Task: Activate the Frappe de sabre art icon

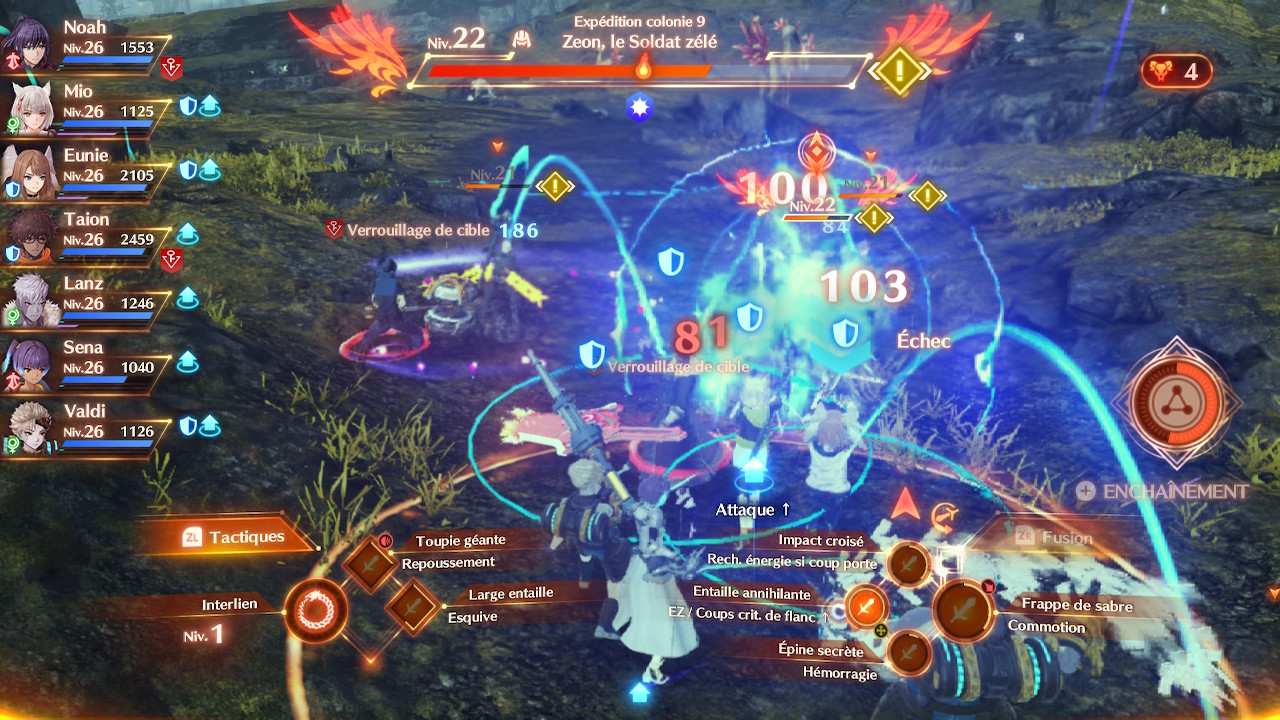Action: pyautogui.click(x=963, y=609)
